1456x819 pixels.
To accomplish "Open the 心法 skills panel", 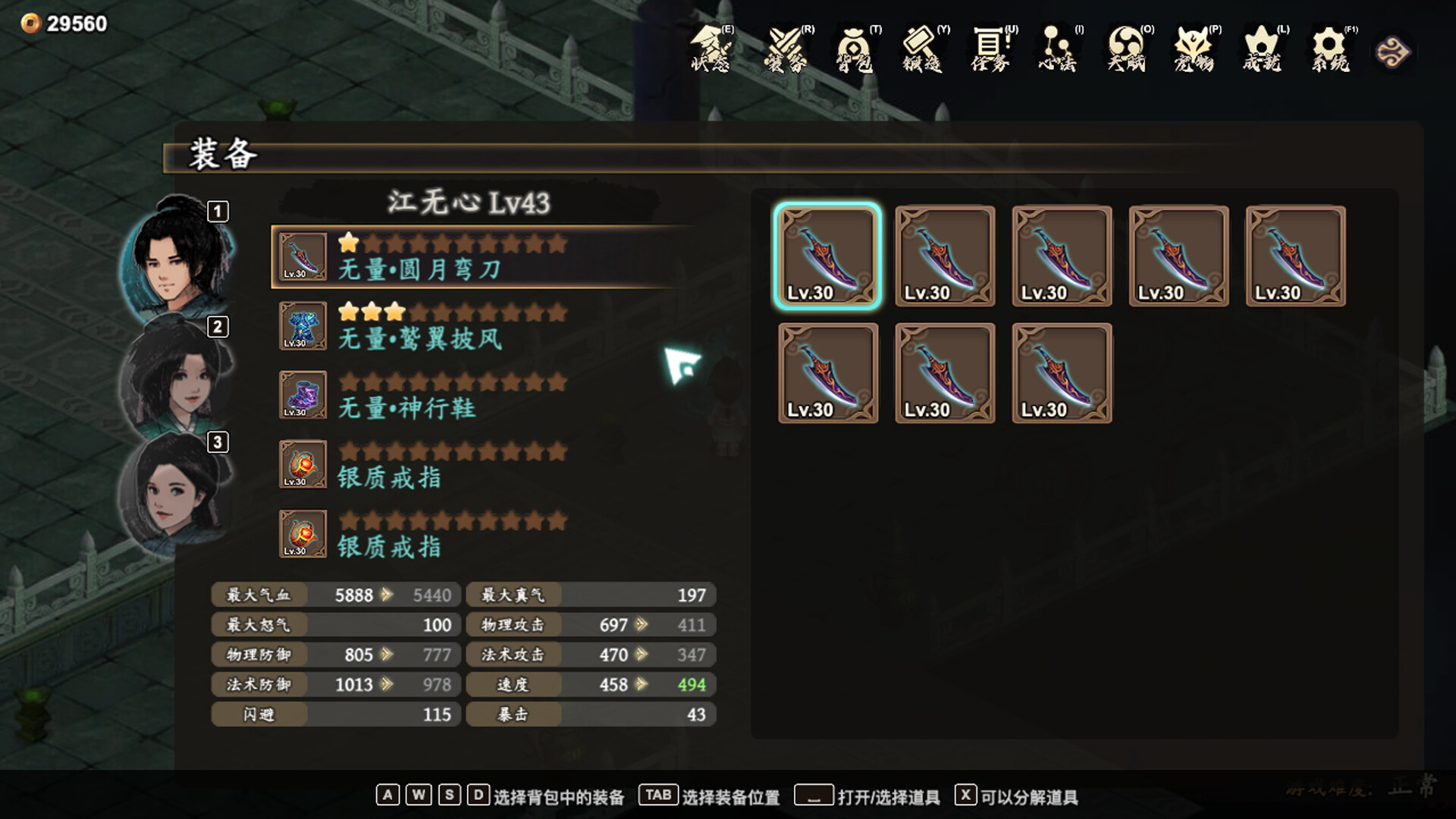I will (1057, 53).
